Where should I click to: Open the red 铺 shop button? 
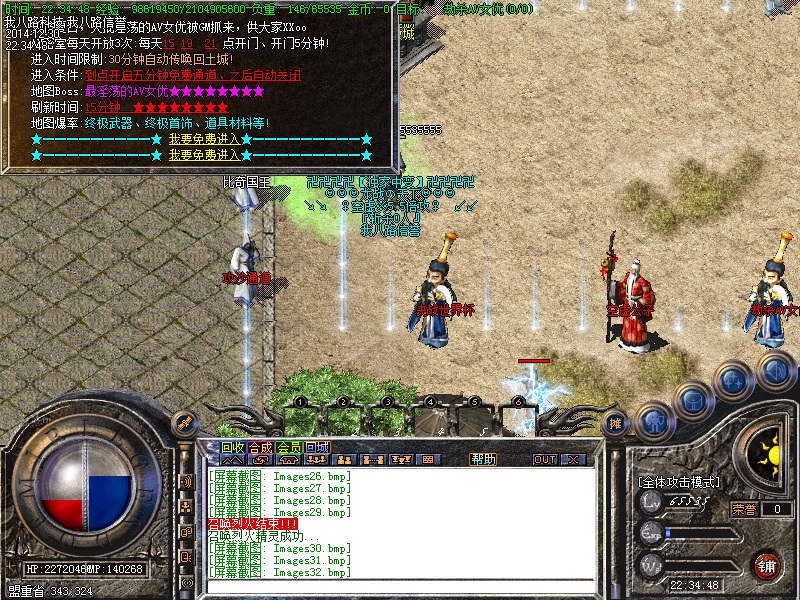(x=767, y=564)
